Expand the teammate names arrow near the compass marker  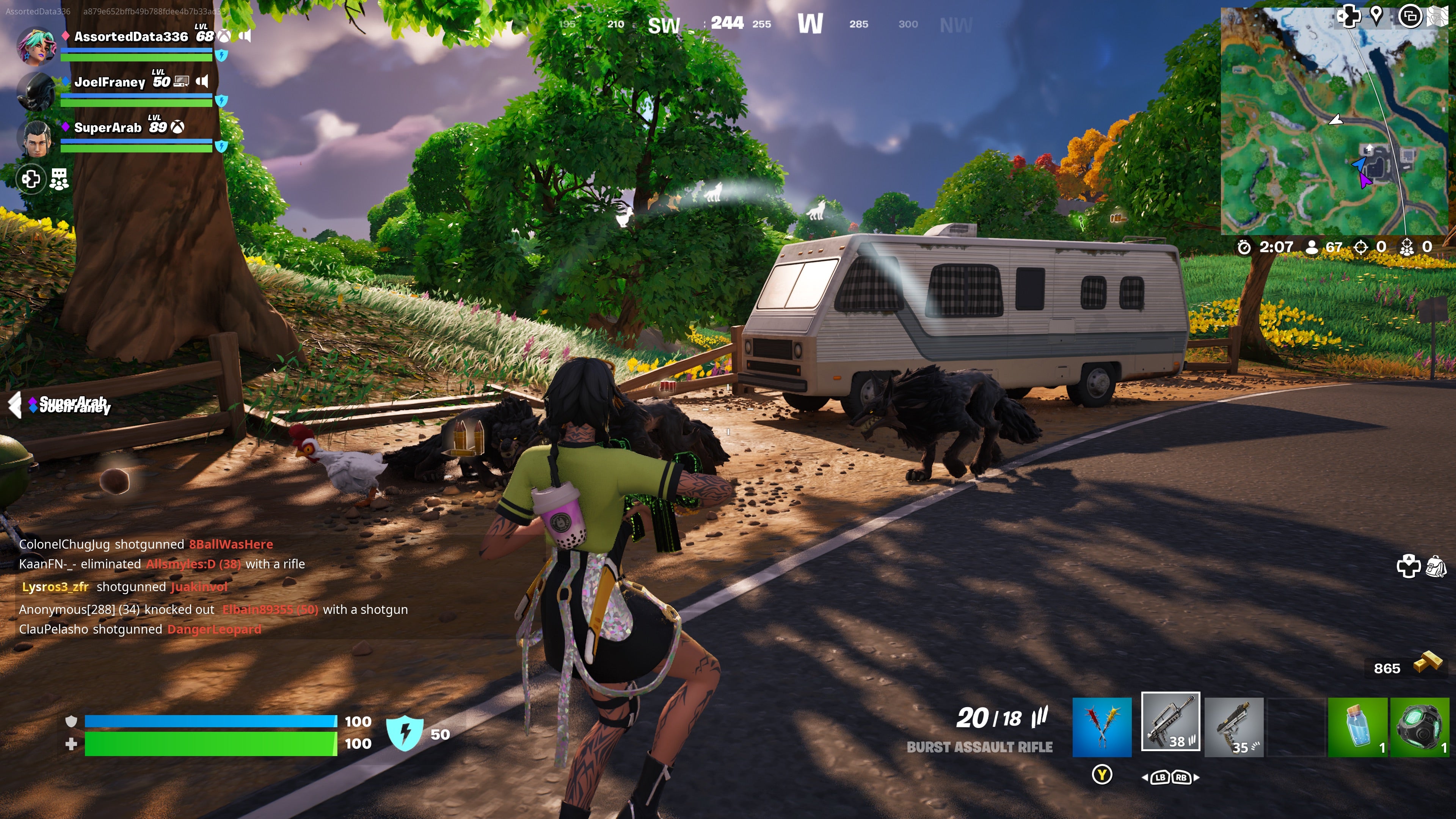[x=15, y=405]
